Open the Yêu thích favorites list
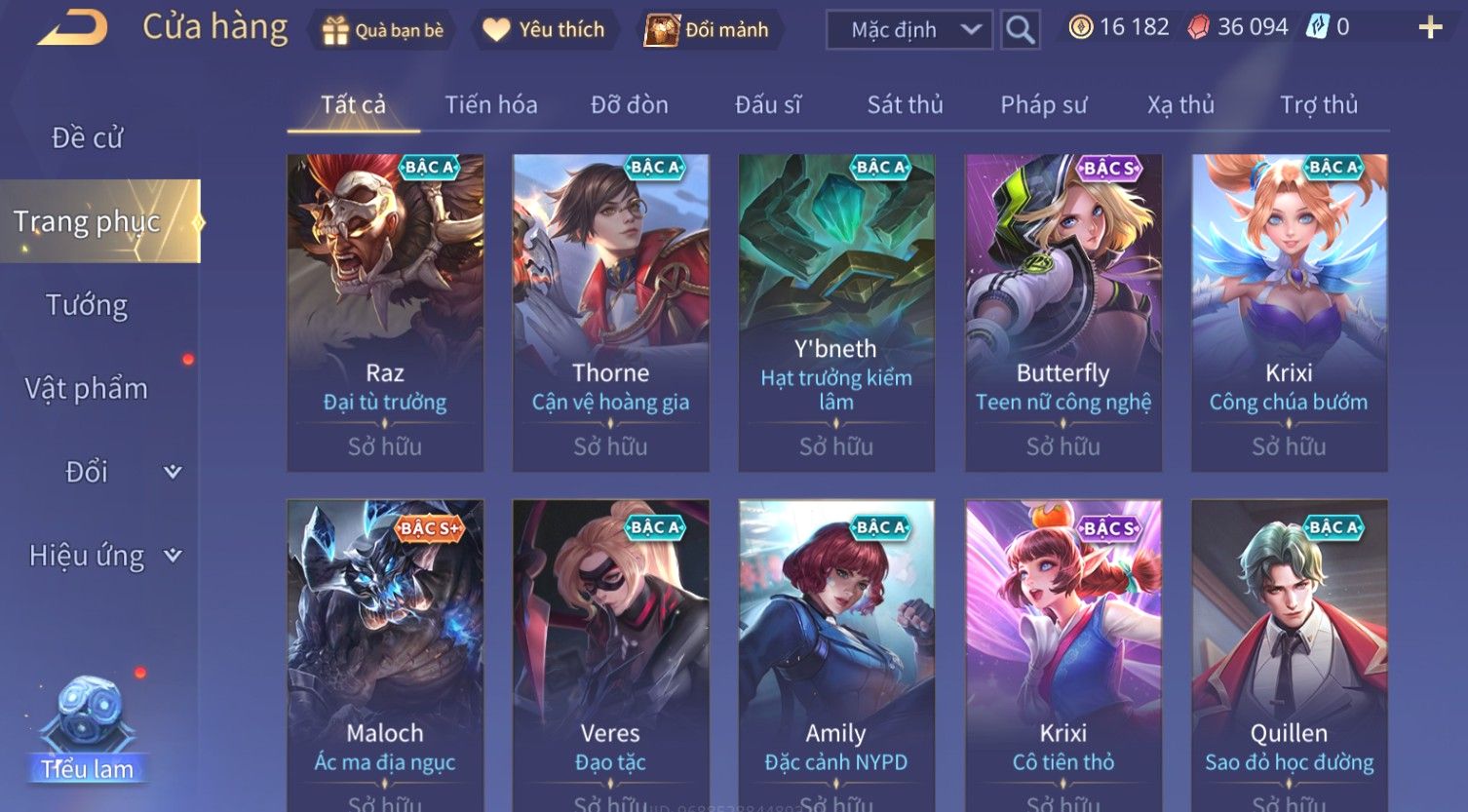This screenshot has height=812, width=1468. coord(544,30)
